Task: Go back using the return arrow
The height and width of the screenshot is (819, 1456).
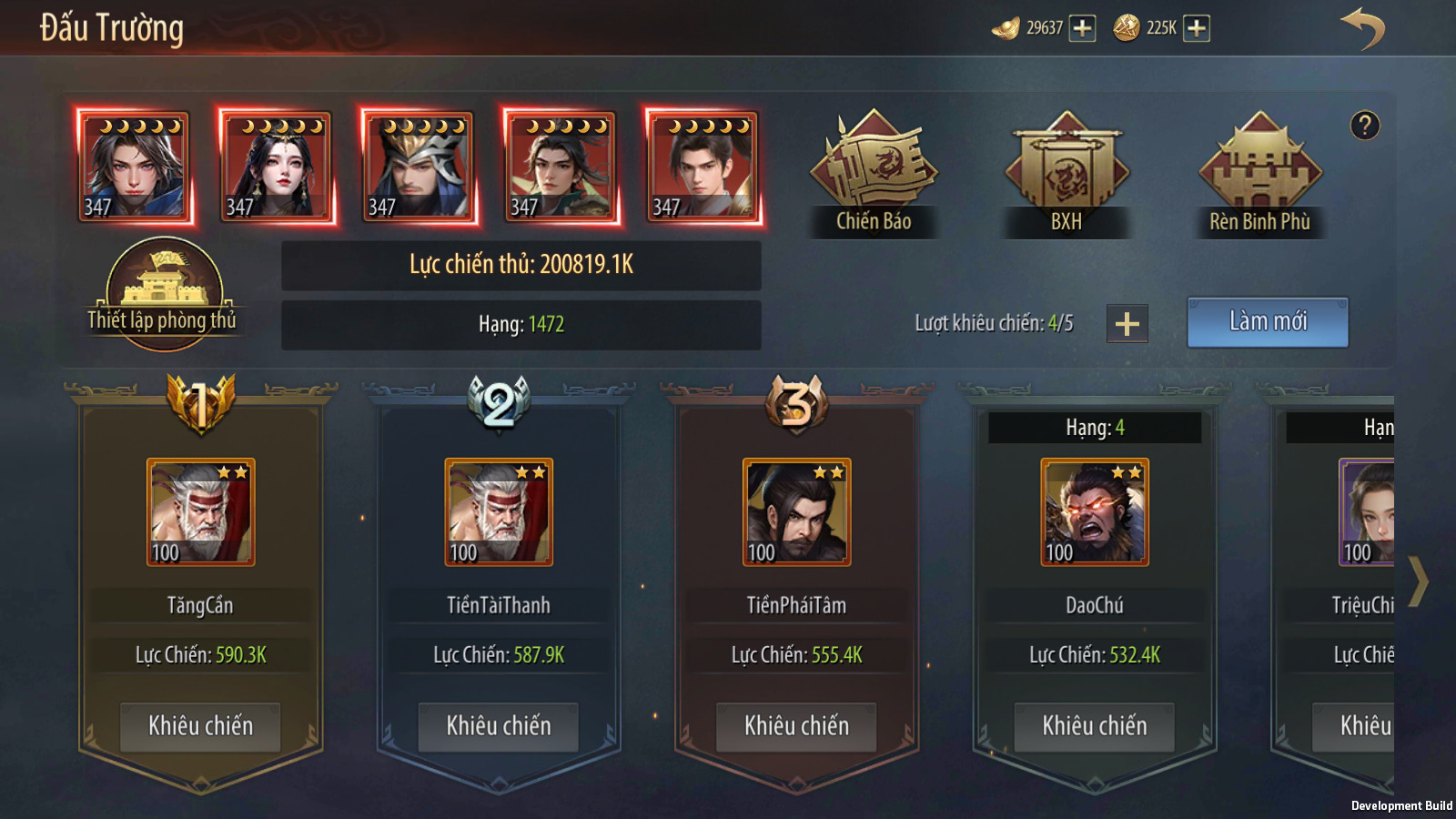Action: [1362, 28]
